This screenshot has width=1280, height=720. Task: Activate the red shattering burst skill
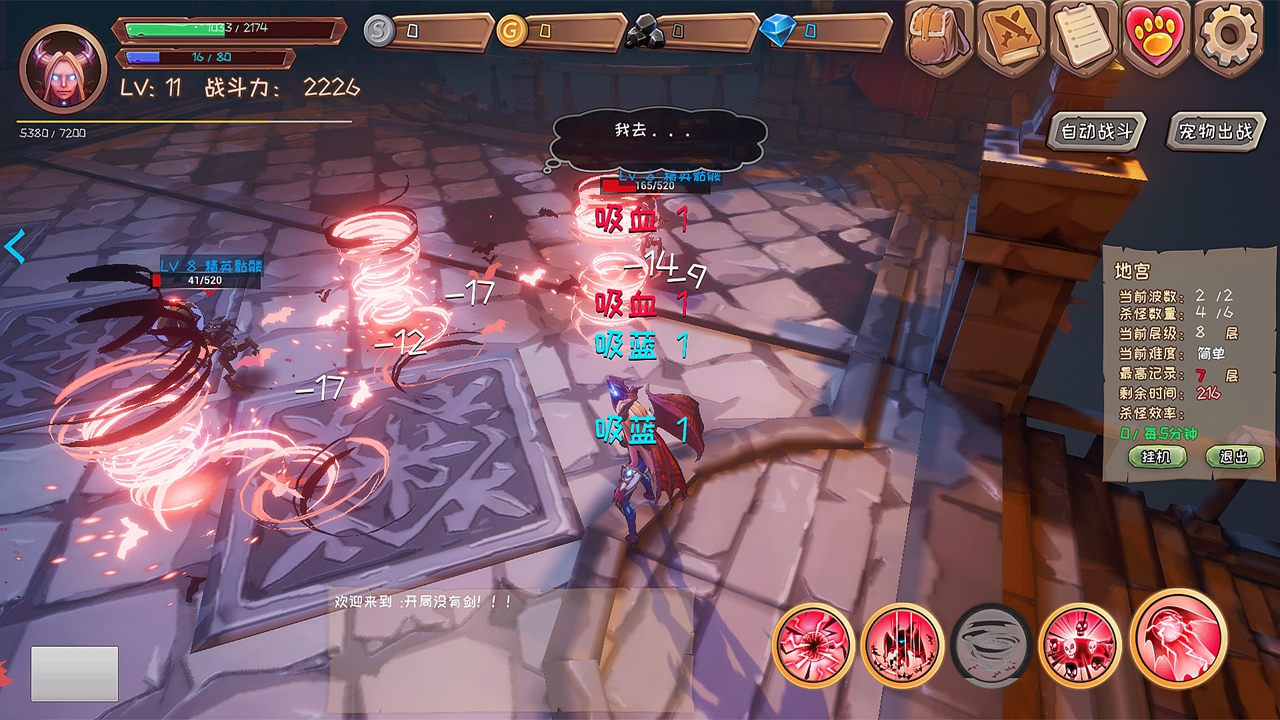coord(814,645)
